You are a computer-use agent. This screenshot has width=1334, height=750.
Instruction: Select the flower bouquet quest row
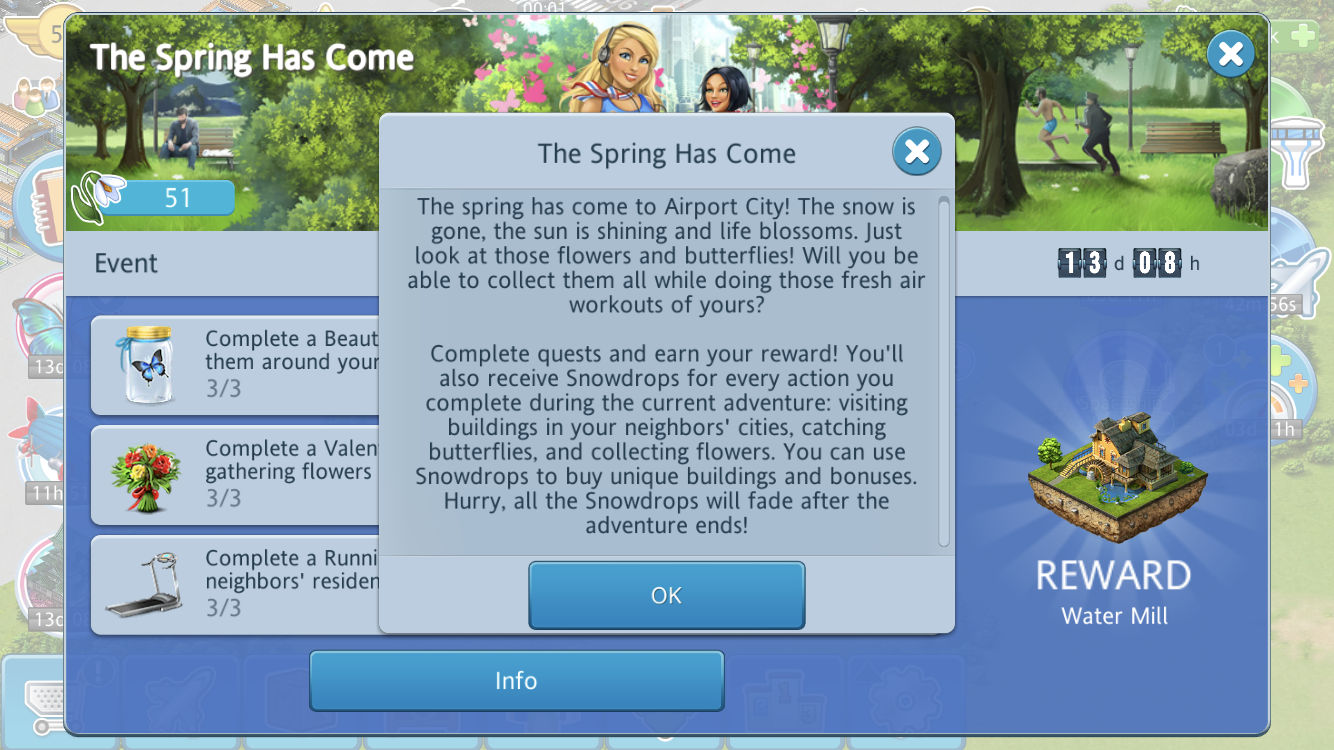point(235,475)
